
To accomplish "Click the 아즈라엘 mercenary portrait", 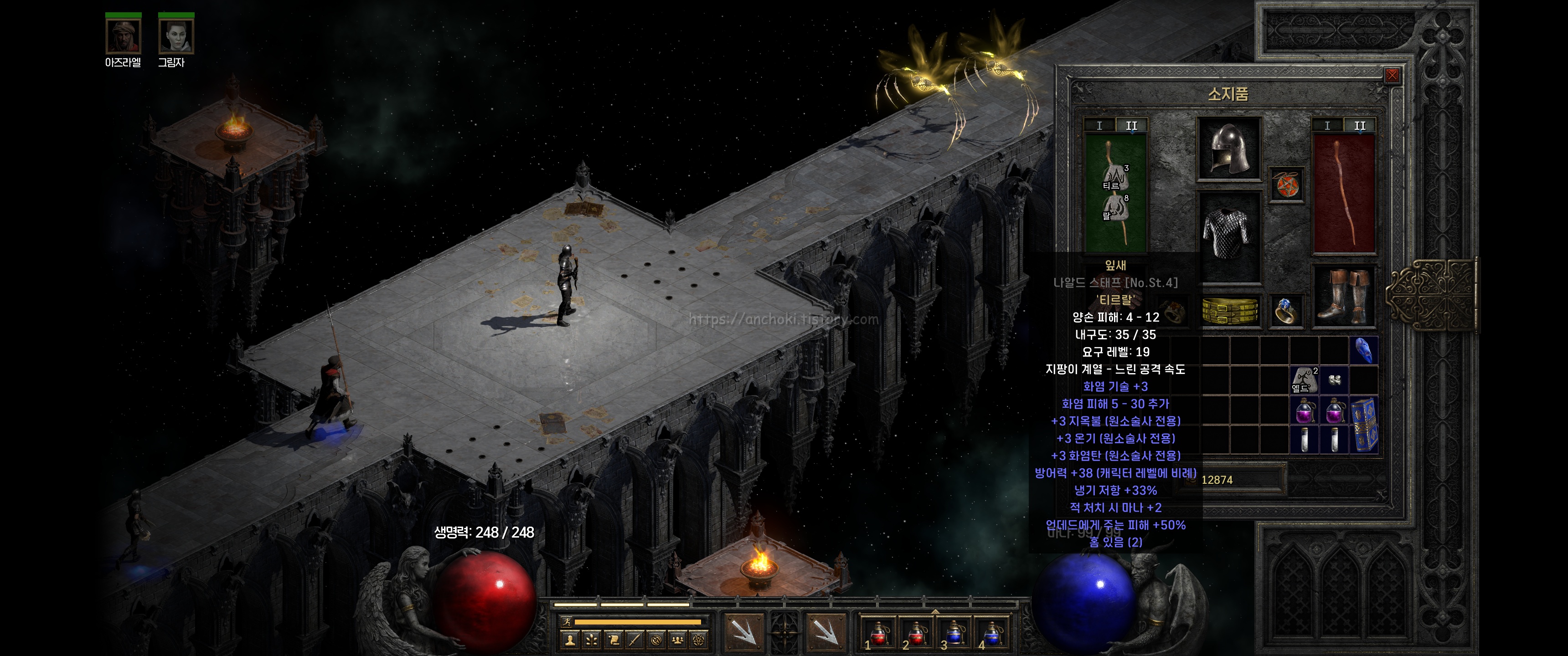I will [123, 36].
